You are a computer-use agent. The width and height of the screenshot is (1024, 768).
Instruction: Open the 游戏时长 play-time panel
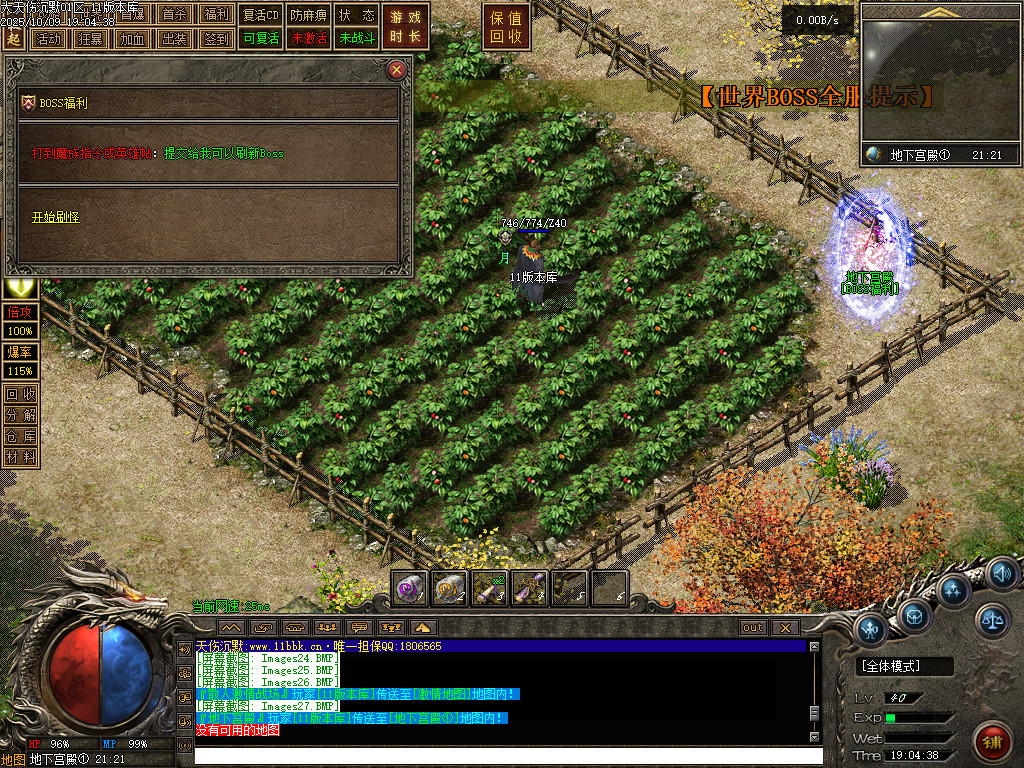pos(407,27)
